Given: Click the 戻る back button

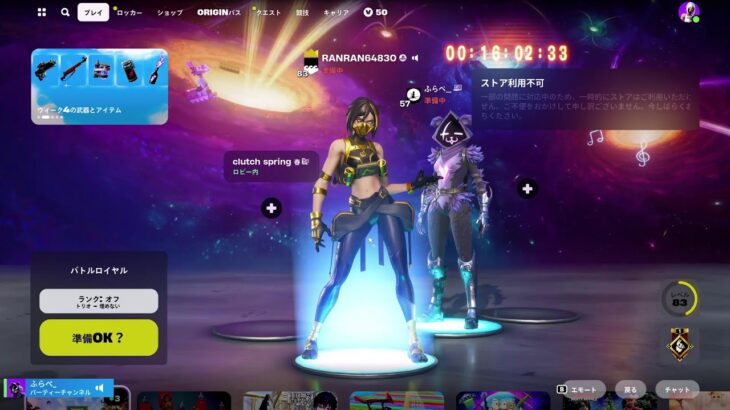Looking at the screenshot, I should point(630,389).
